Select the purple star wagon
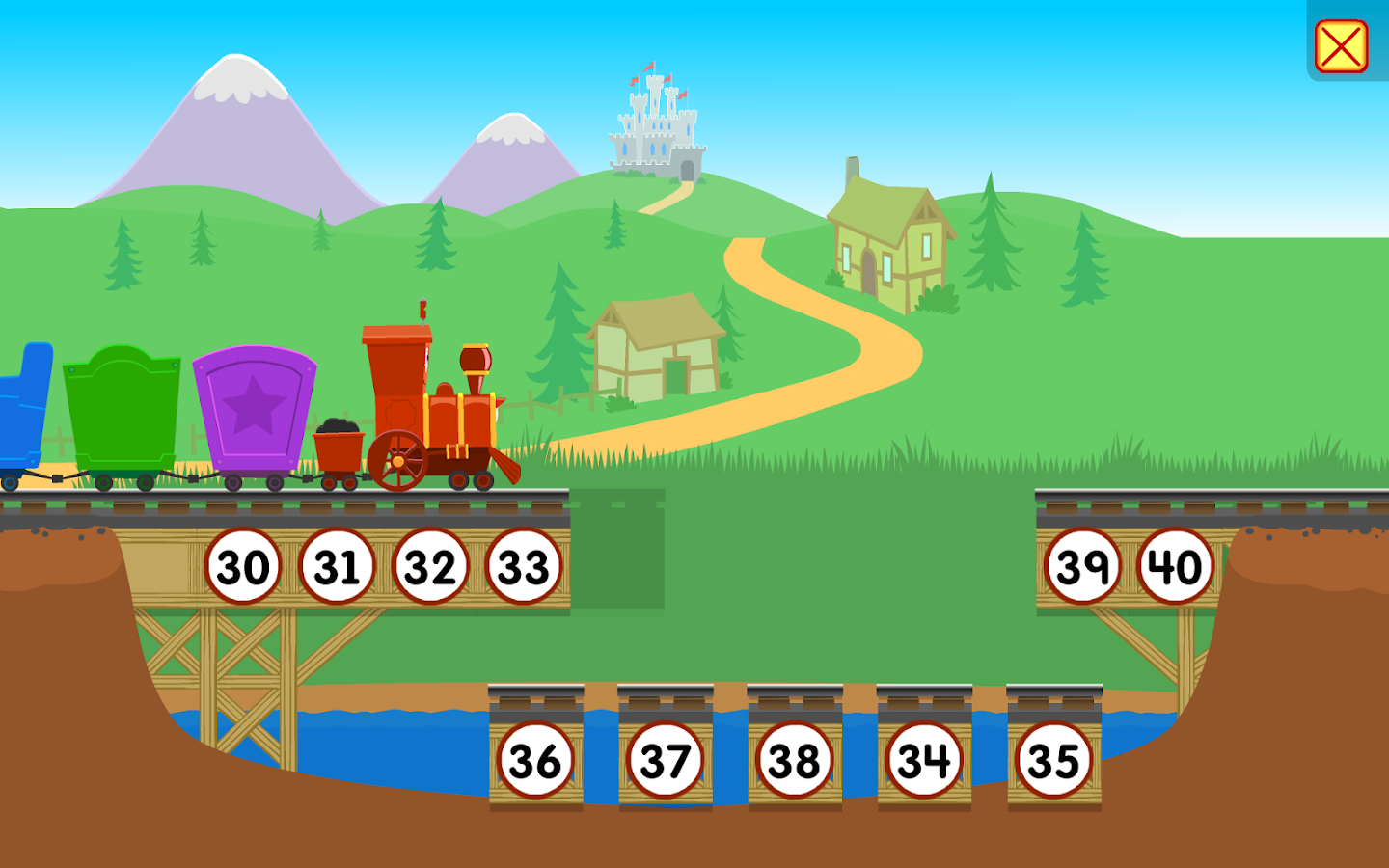The width and height of the screenshot is (1389, 868). pyautogui.click(x=253, y=410)
